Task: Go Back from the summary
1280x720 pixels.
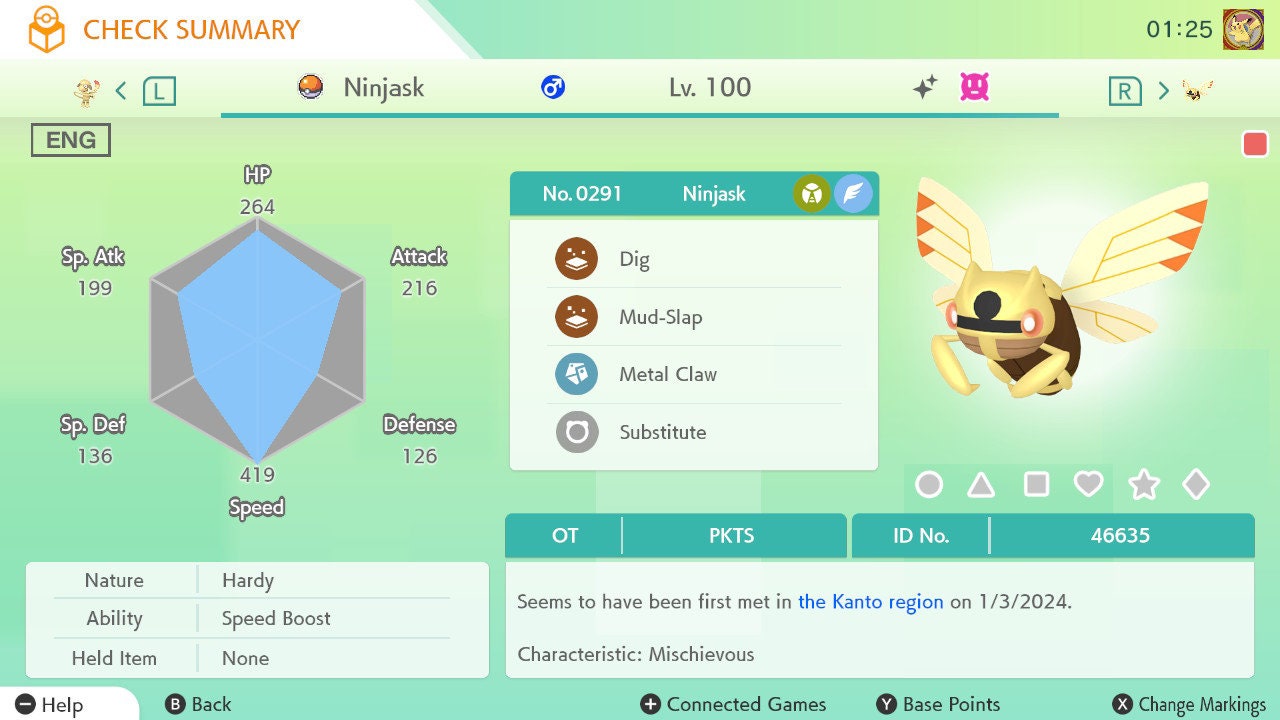Action: tap(198, 705)
